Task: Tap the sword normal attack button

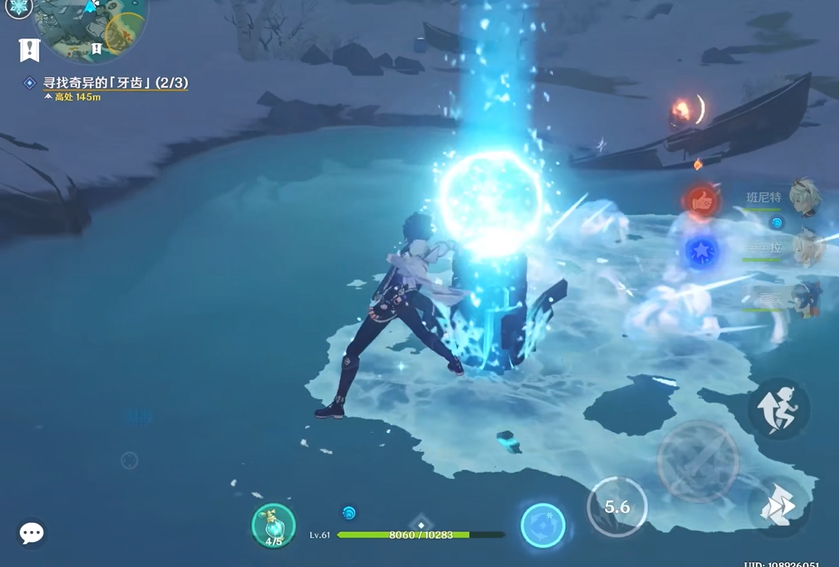Action: [698, 462]
